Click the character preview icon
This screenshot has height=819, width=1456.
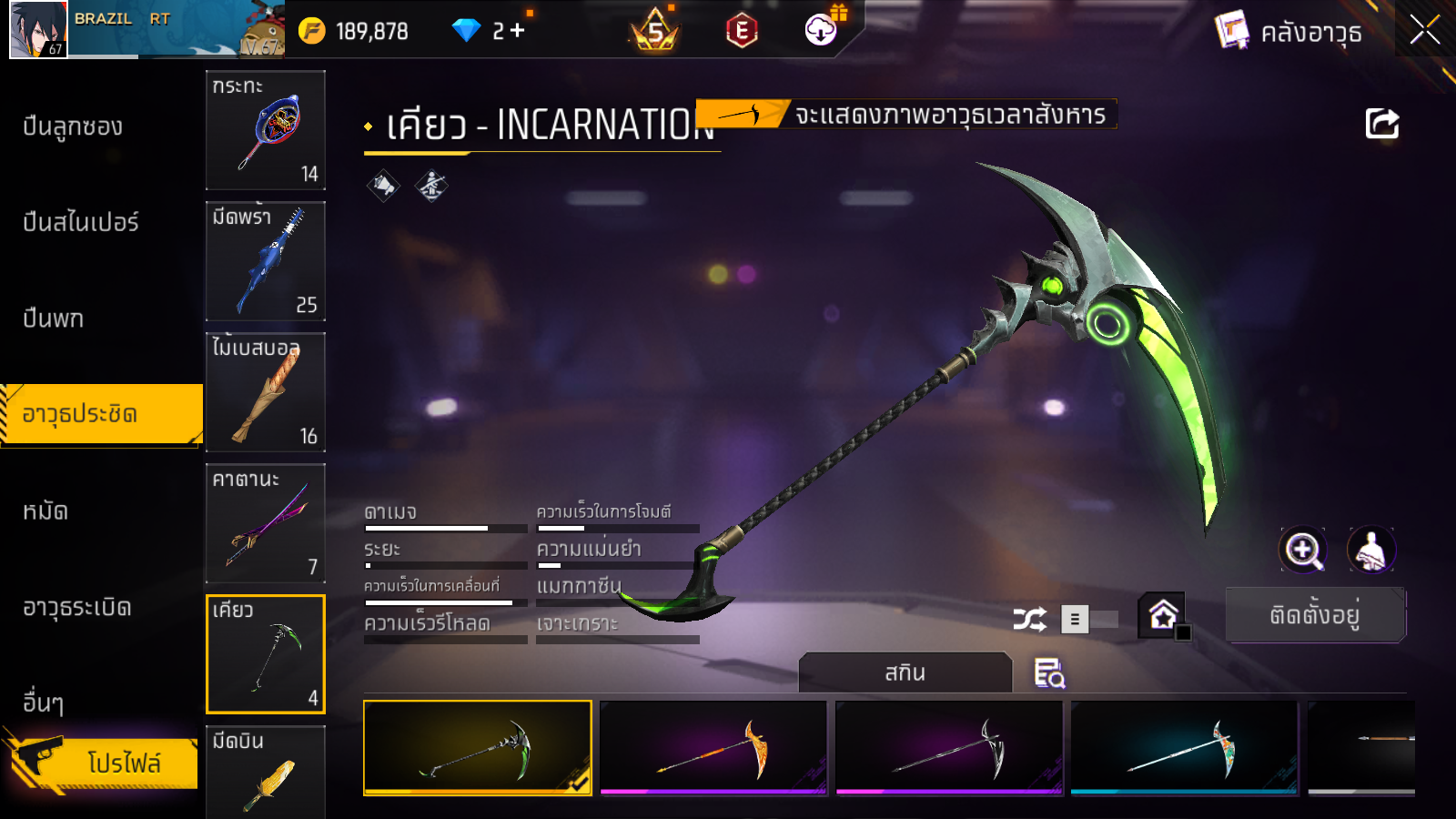[1370, 550]
